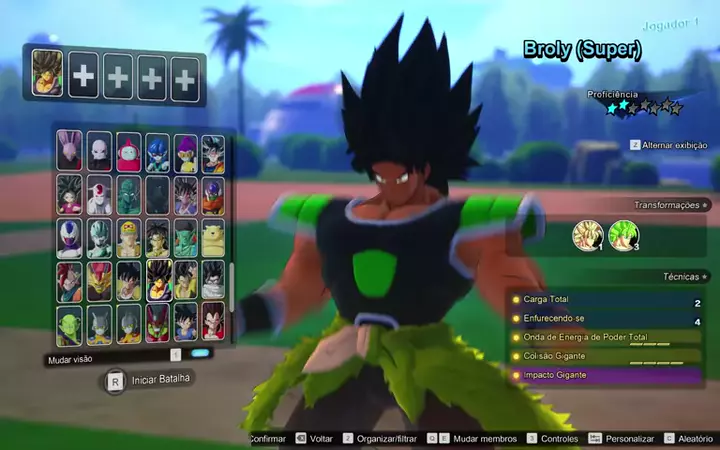Viewport: 720px width, 450px height.
Task: Open the Personalizar option
Action: 629,439
